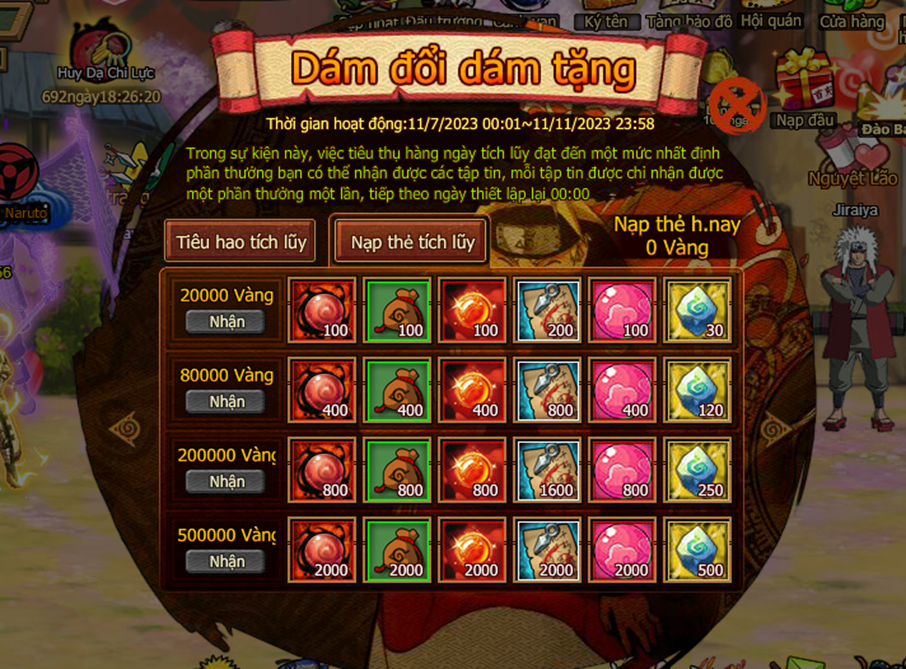This screenshot has height=669, width=906.
Task: Inspect the green pouch in the 20000 row
Action: [x=397, y=310]
